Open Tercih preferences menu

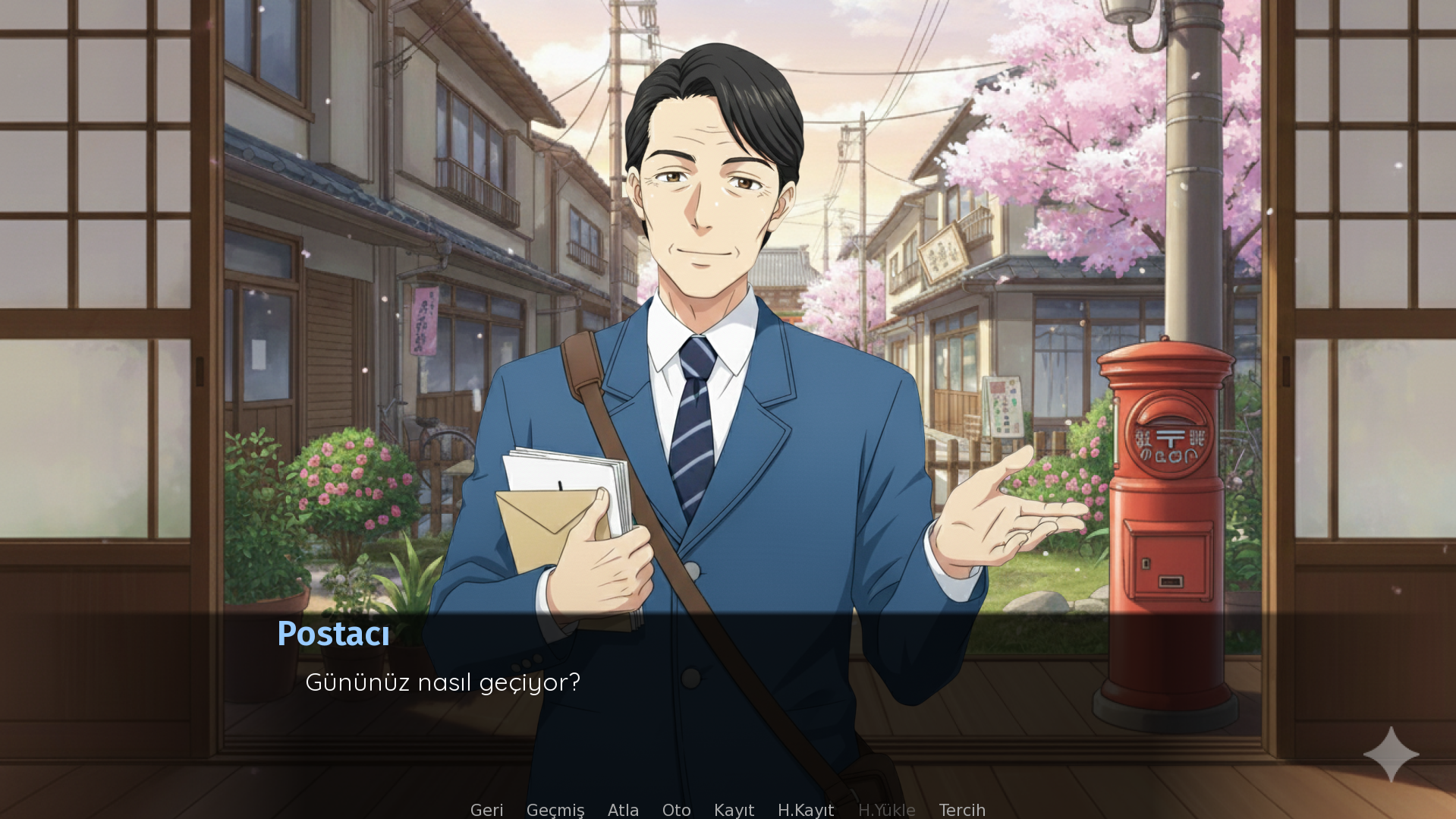point(962,810)
